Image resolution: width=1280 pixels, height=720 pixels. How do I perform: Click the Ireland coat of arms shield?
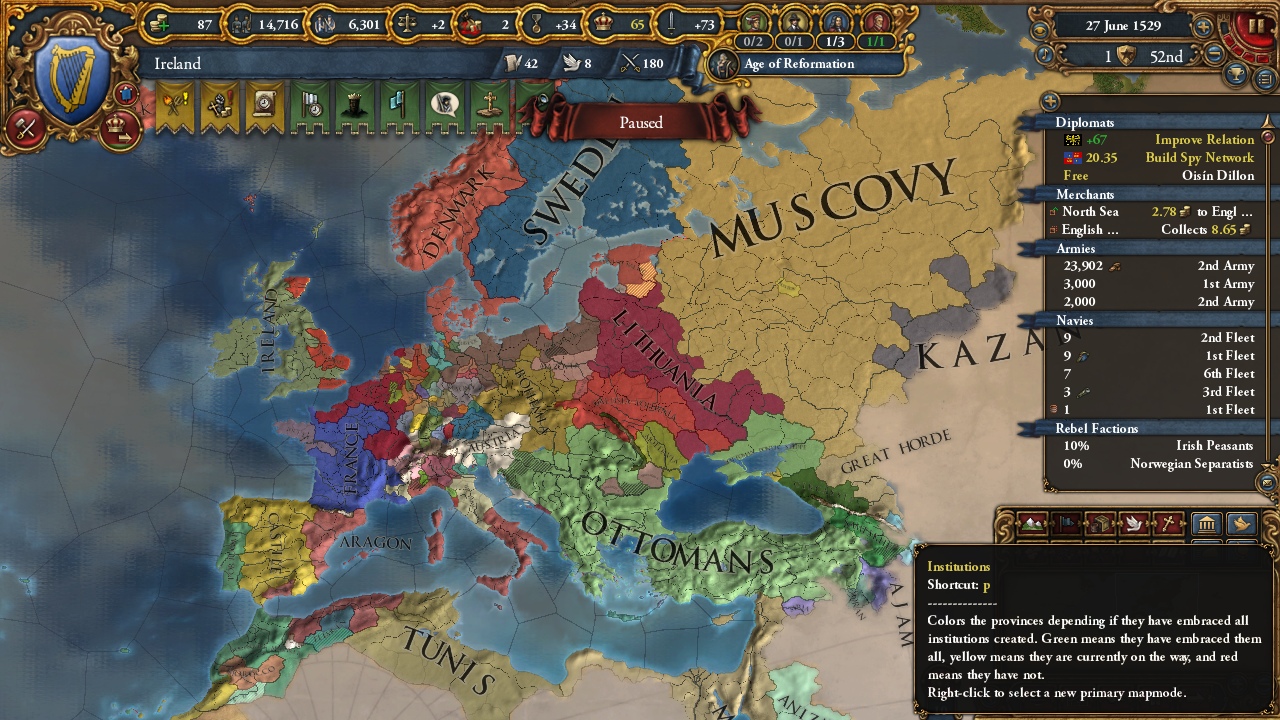[x=68, y=70]
